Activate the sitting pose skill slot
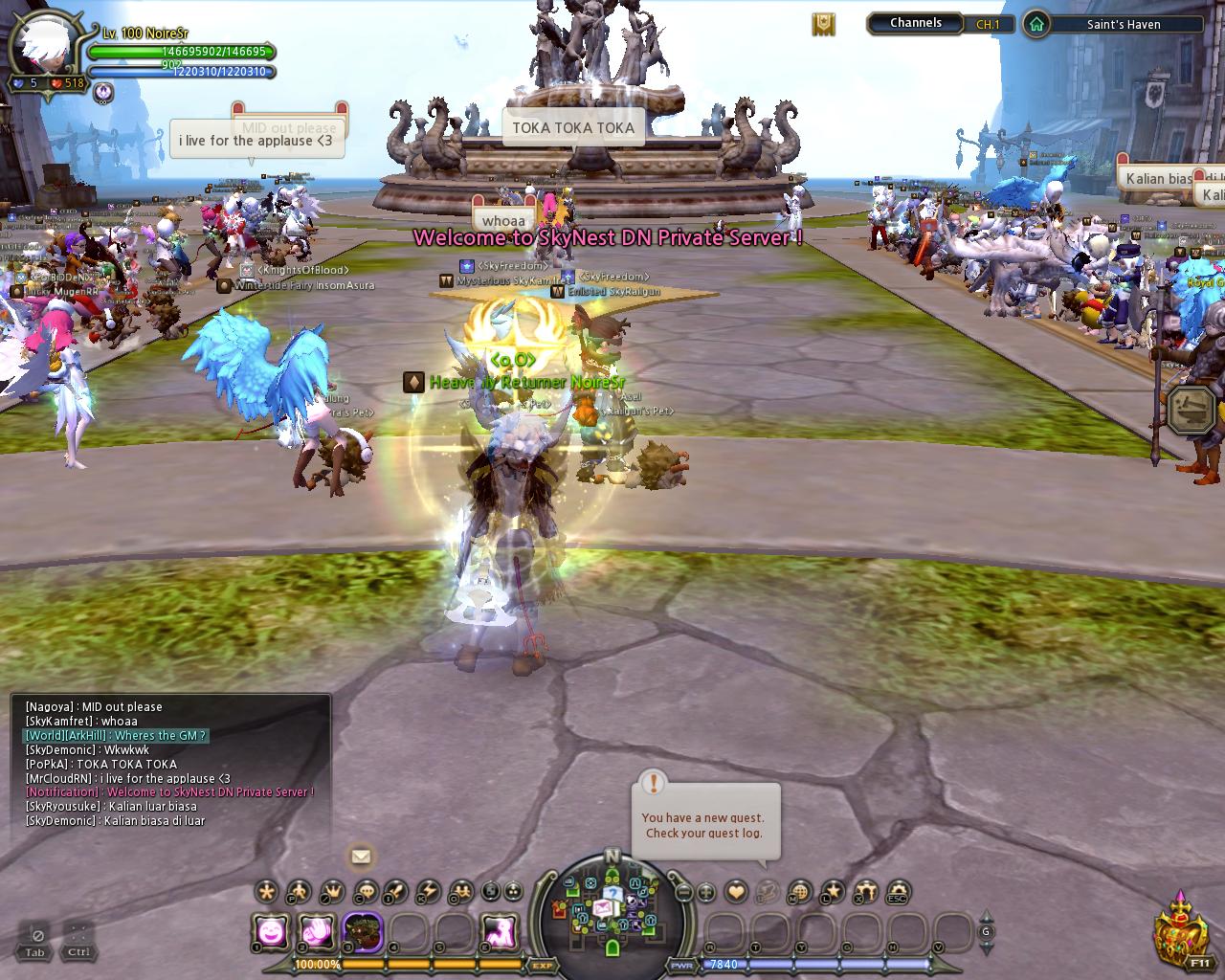This screenshot has width=1225, height=980. (x=501, y=930)
